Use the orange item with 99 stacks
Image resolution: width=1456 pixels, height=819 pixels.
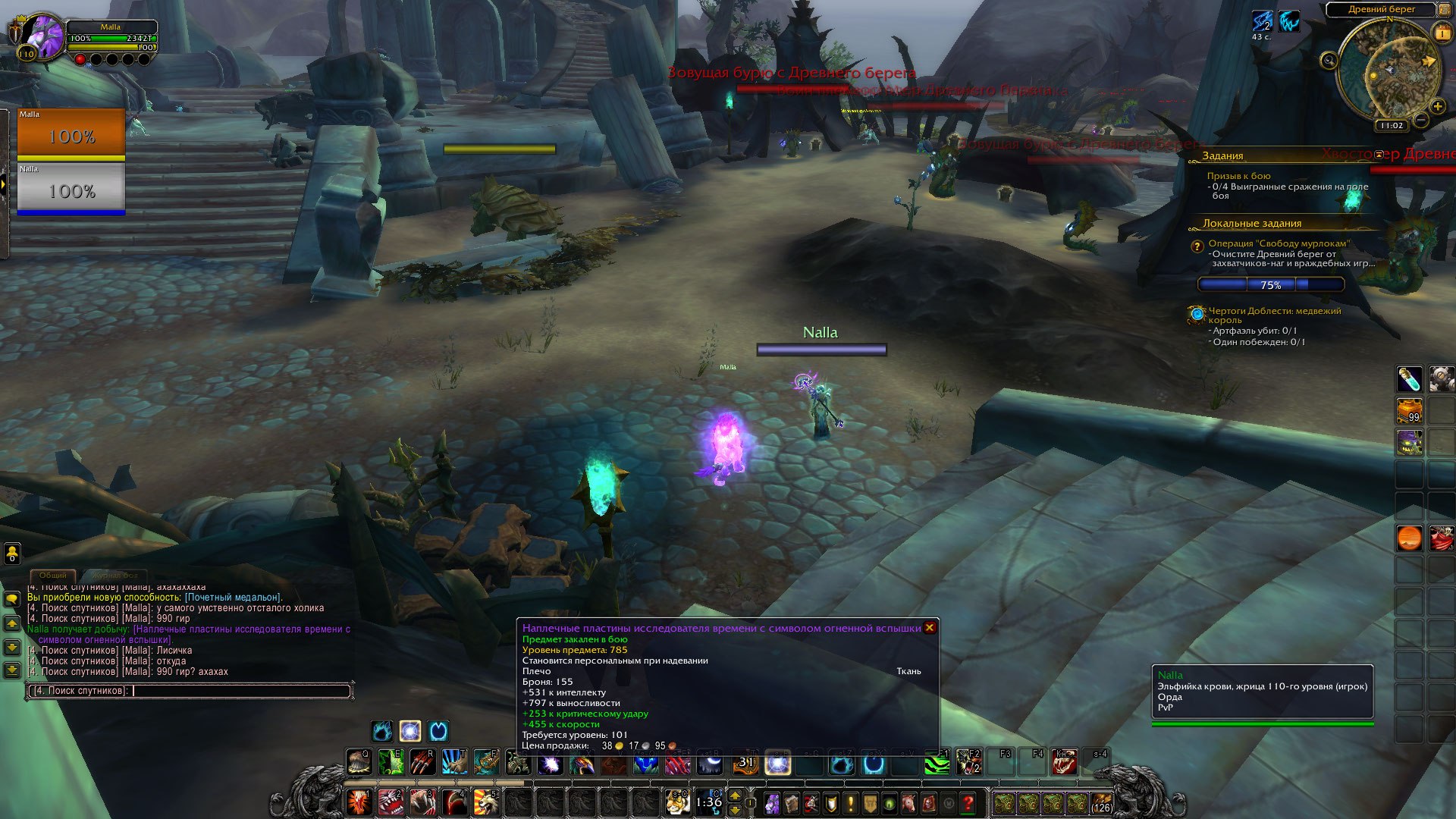coord(1409,410)
